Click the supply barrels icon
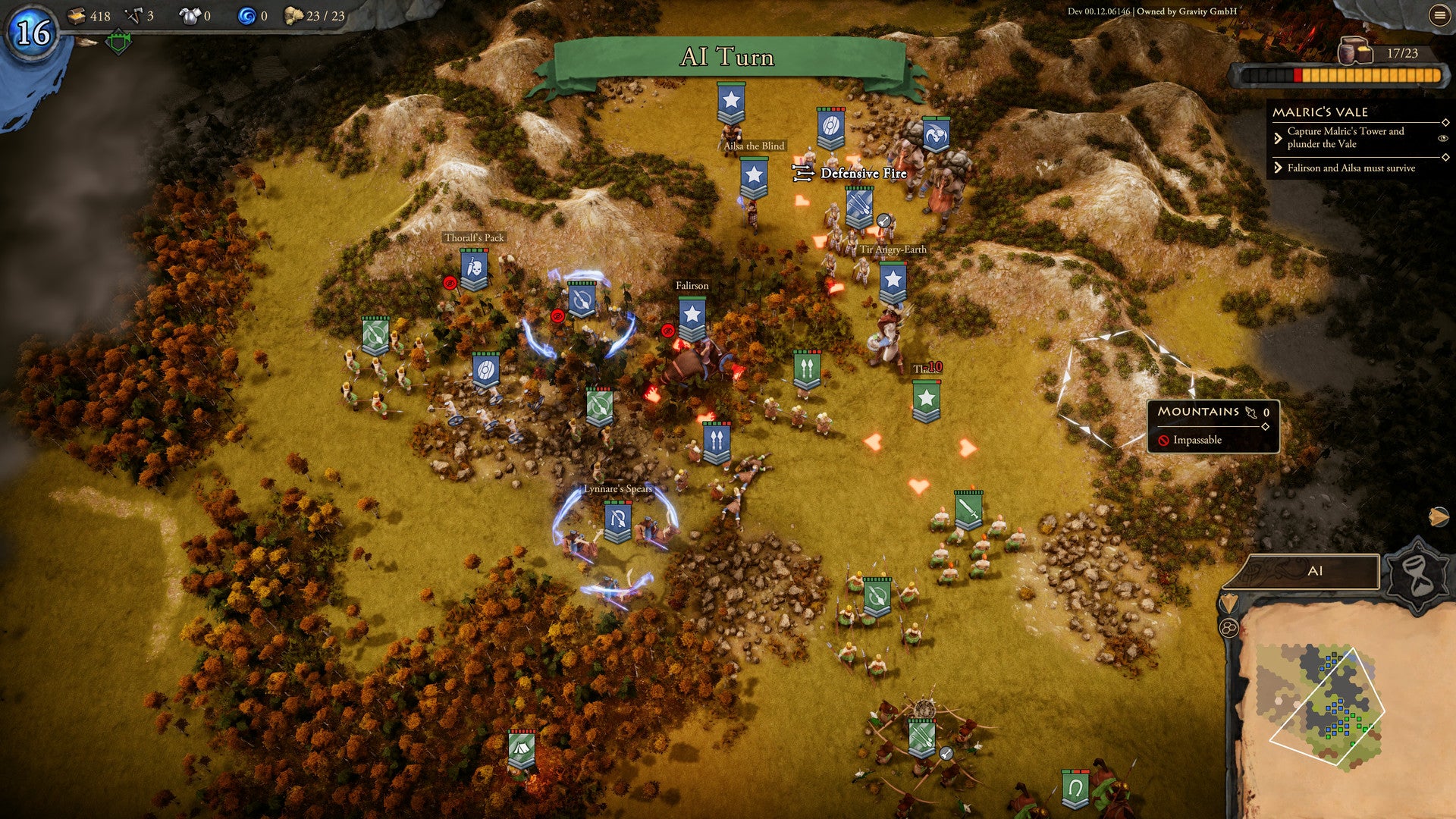This screenshot has width=1456, height=819. pos(1354,51)
